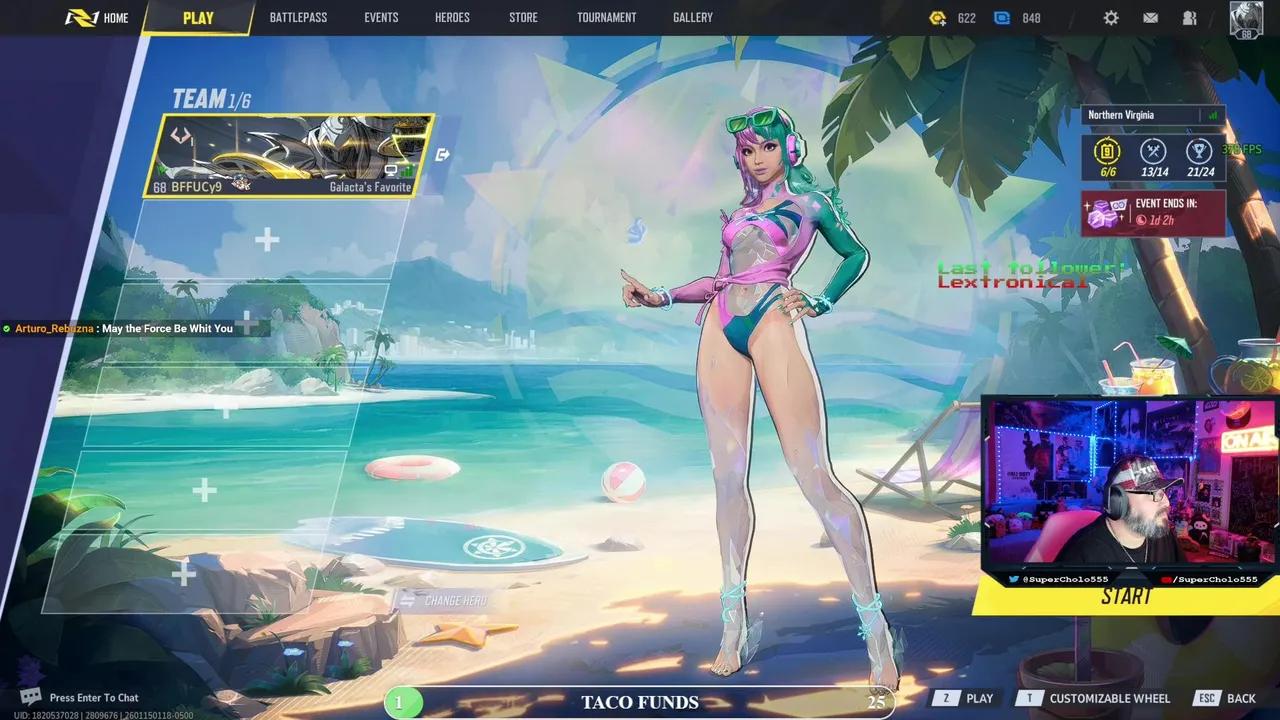The width and height of the screenshot is (1280, 720).
Task: Click the chat bubble icon bottom left
Action: point(29,694)
